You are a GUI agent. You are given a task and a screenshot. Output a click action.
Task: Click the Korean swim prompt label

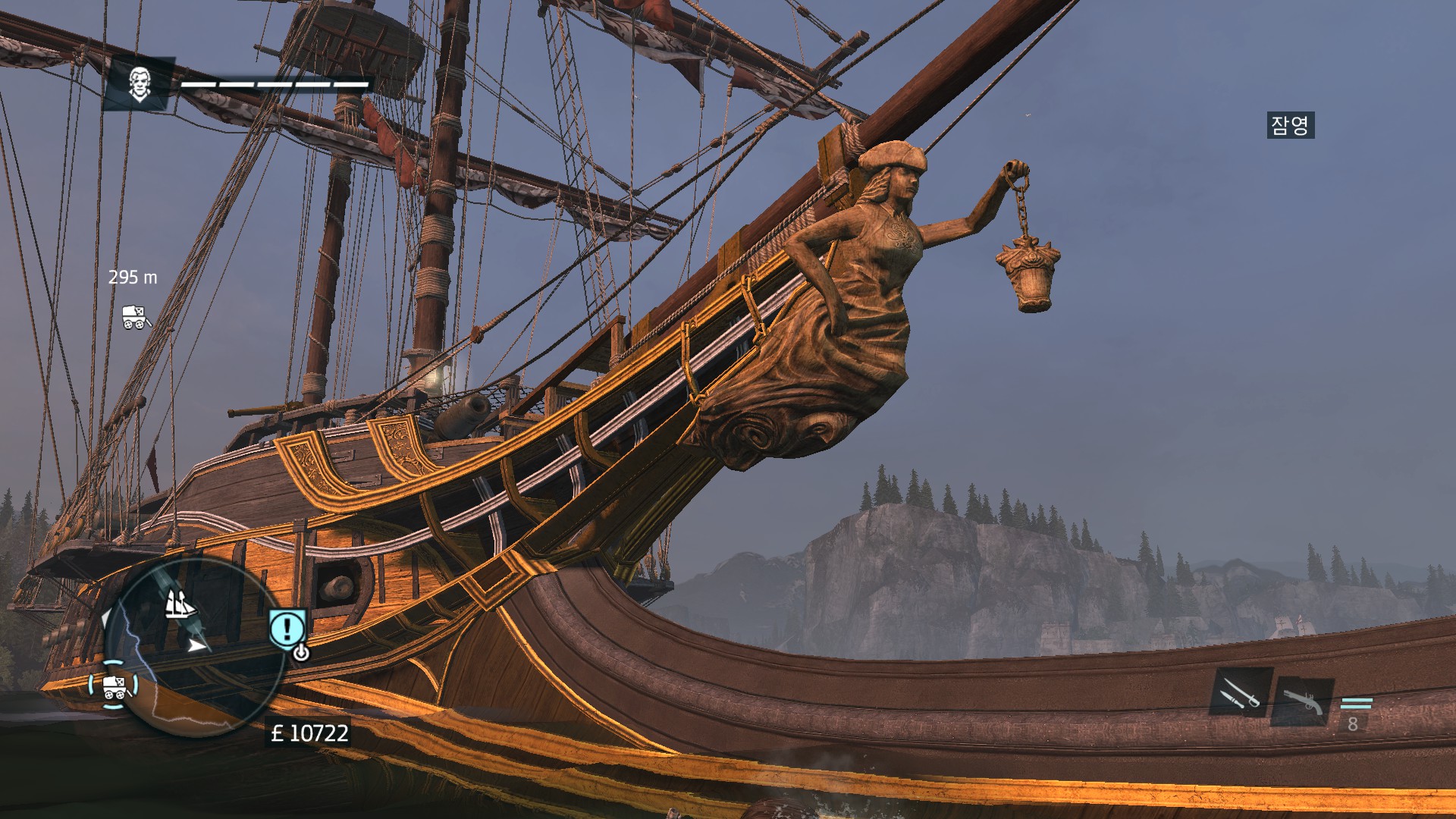point(1290,125)
